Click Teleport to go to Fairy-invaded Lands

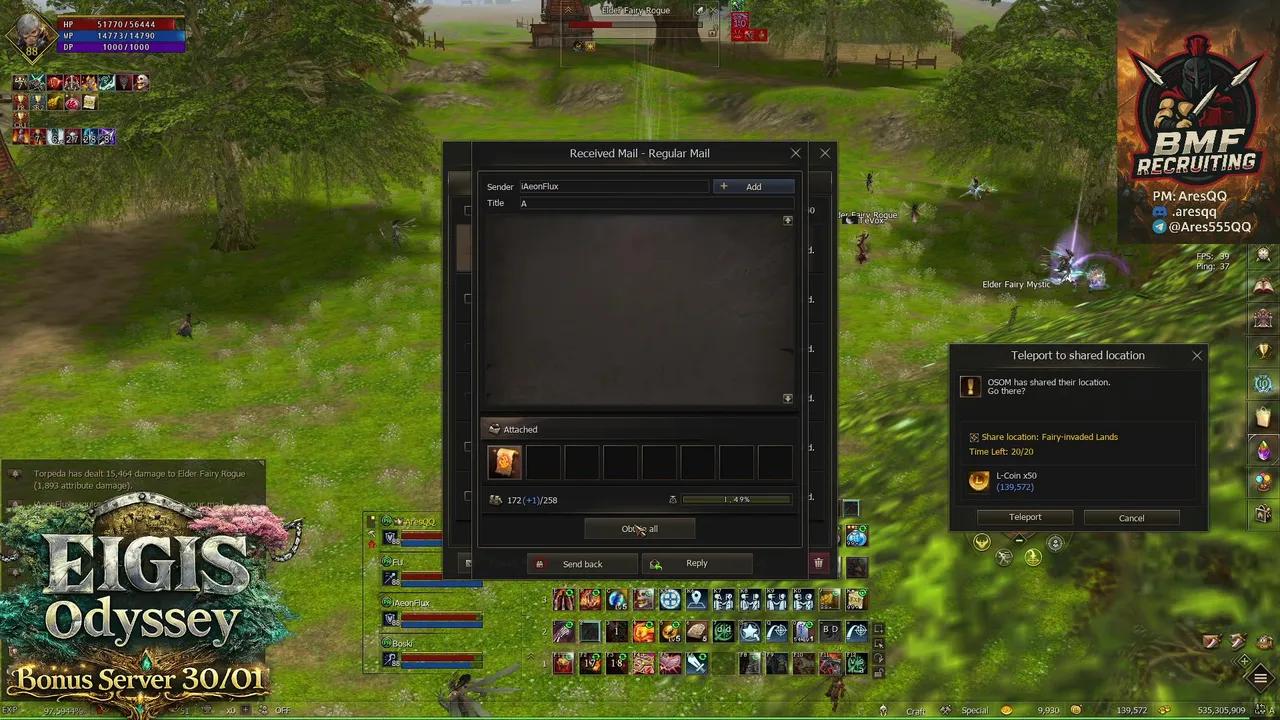click(1025, 517)
